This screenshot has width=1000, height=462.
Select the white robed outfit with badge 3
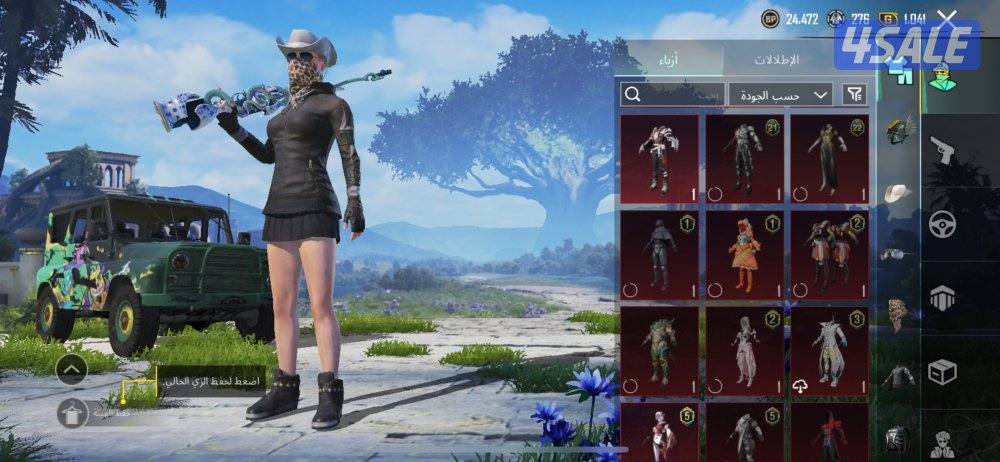tap(829, 352)
